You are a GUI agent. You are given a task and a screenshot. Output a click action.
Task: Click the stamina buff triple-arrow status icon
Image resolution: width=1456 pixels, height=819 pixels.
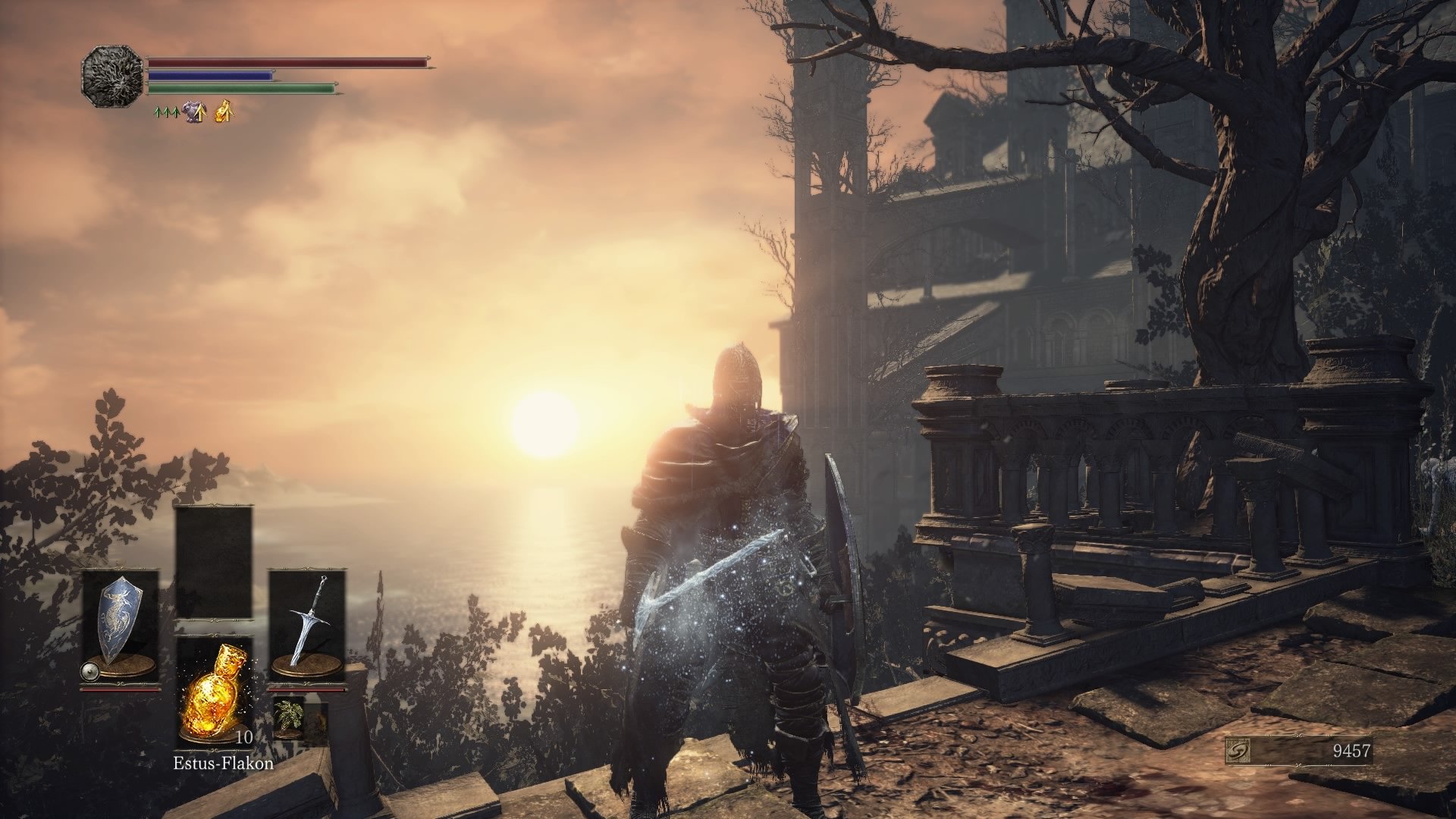(165, 112)
